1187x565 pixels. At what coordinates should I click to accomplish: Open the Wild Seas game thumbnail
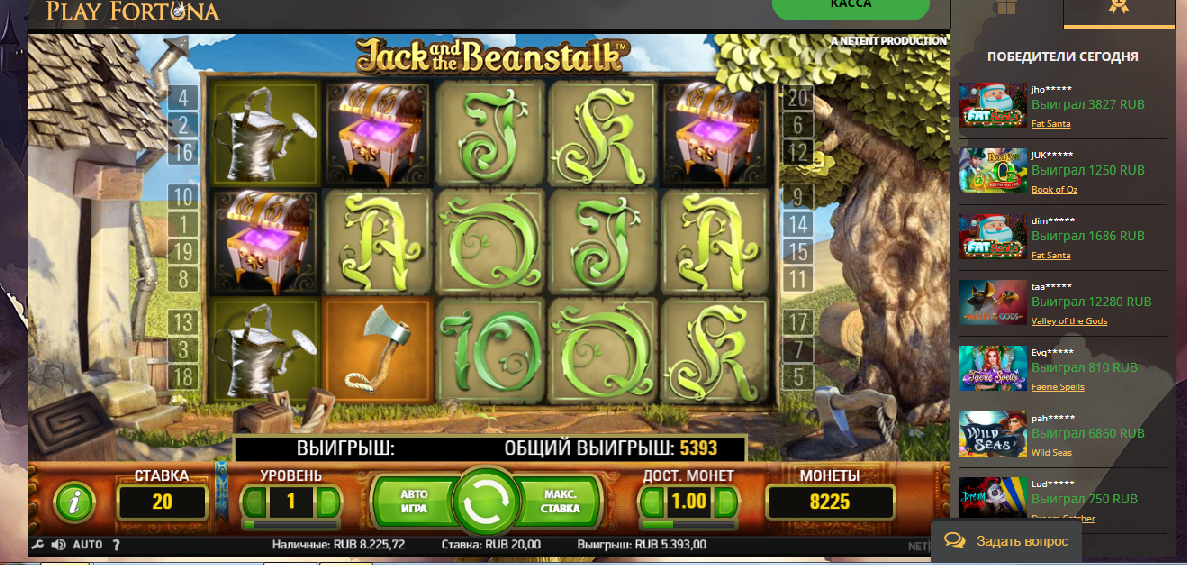pyautogui.click(x=992, y=434)
